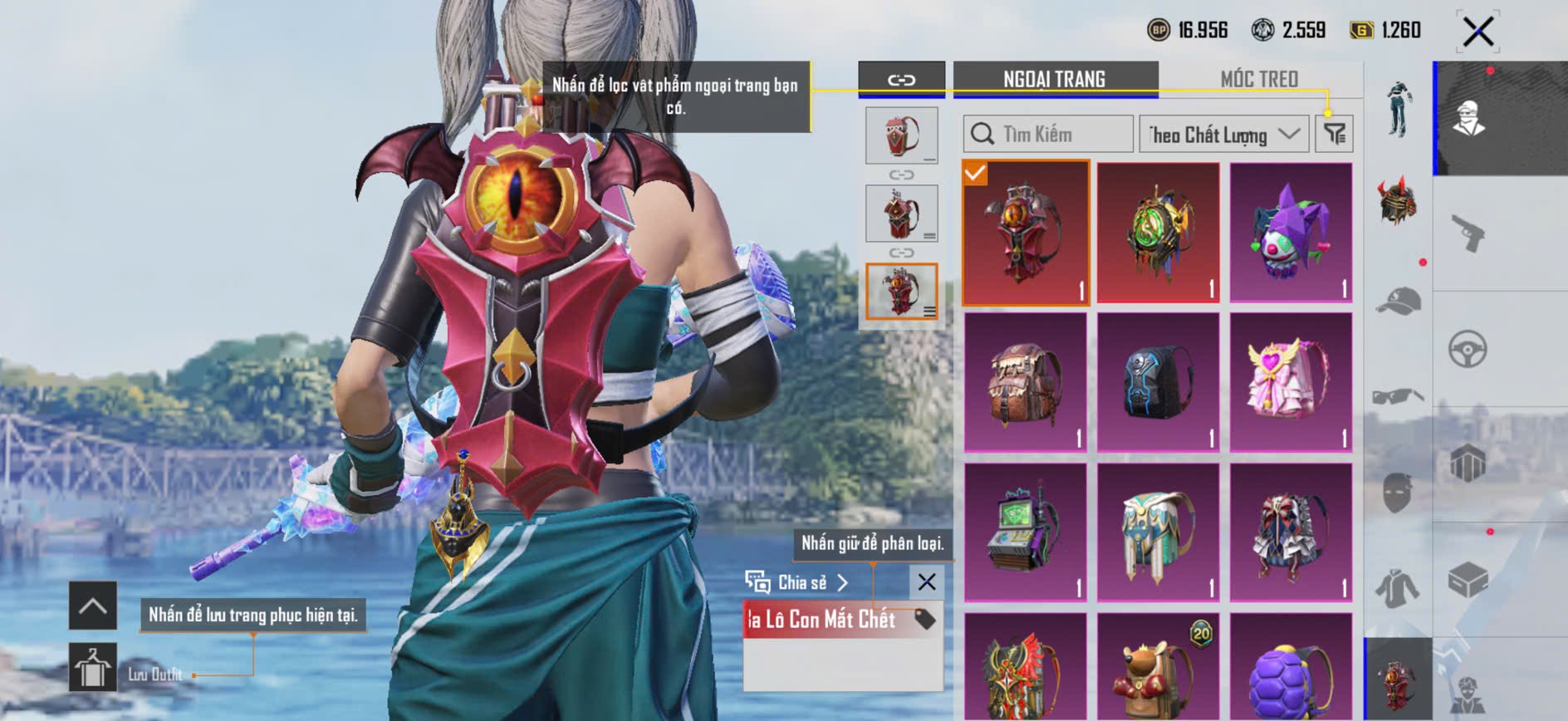Select the arcade machine backpack
Viewport: 1568px width, 721px height.
[1025, 532]
